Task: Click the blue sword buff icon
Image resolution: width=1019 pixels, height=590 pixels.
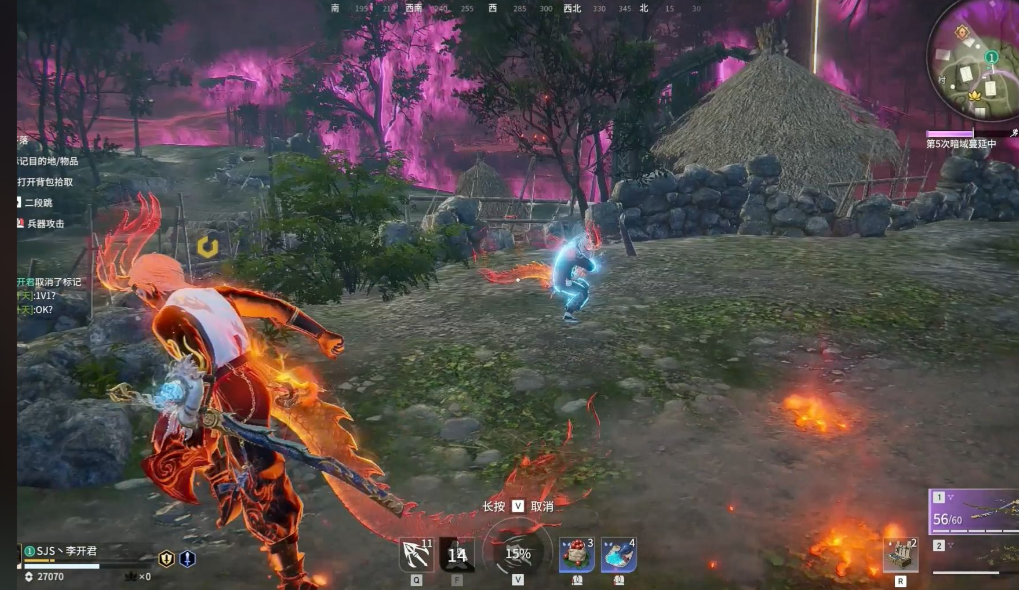Action: [x=187, y=559]
